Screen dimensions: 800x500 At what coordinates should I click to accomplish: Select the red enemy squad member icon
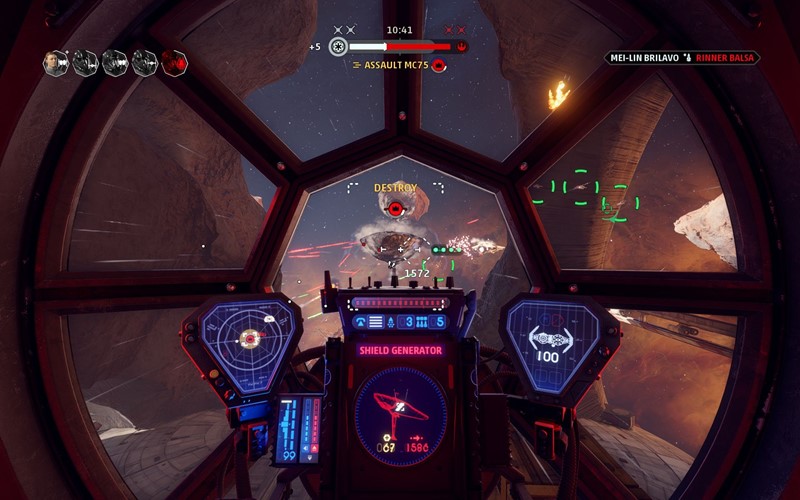(174, 63)
